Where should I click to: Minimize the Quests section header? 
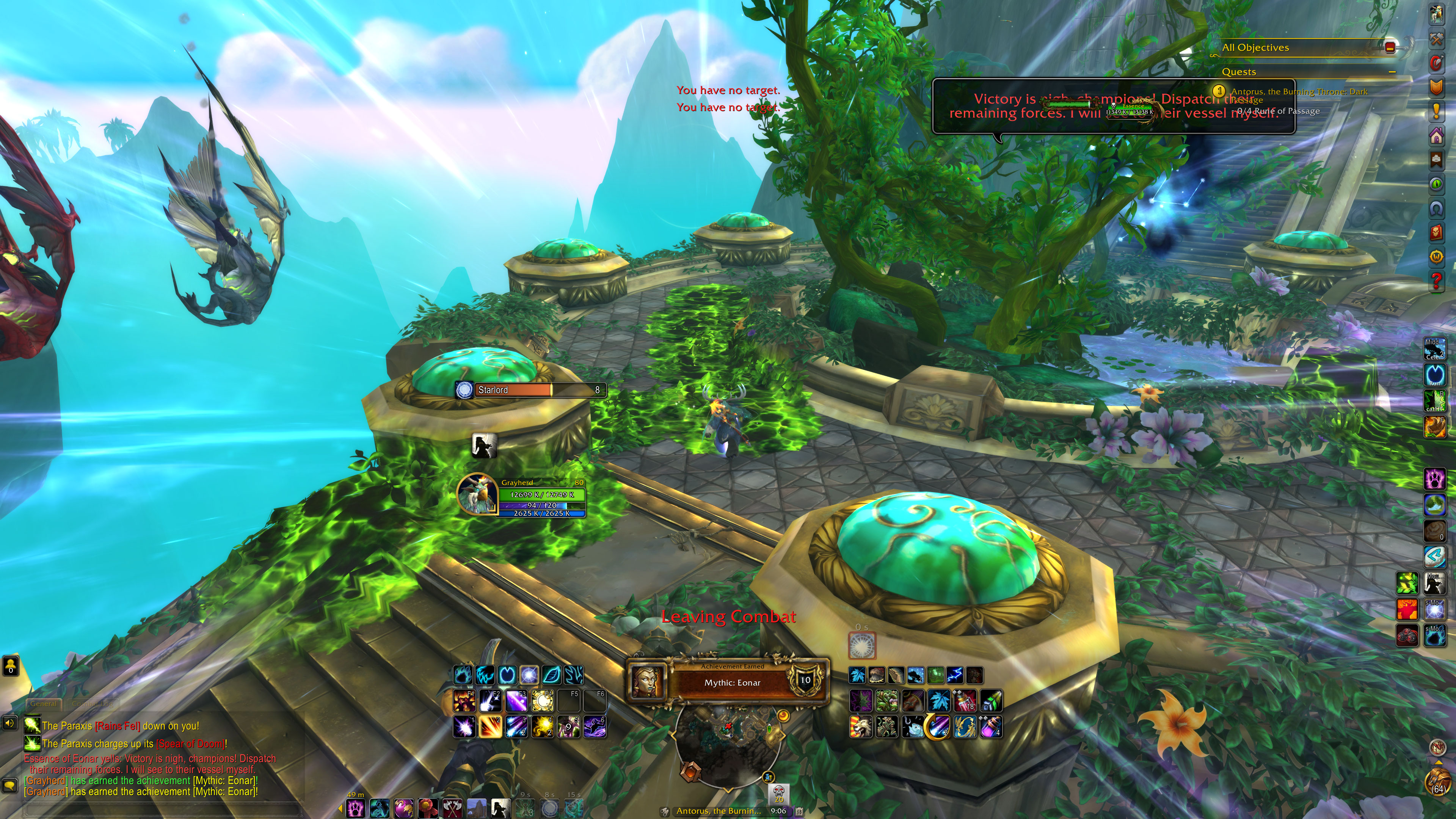pos(1392,72)
